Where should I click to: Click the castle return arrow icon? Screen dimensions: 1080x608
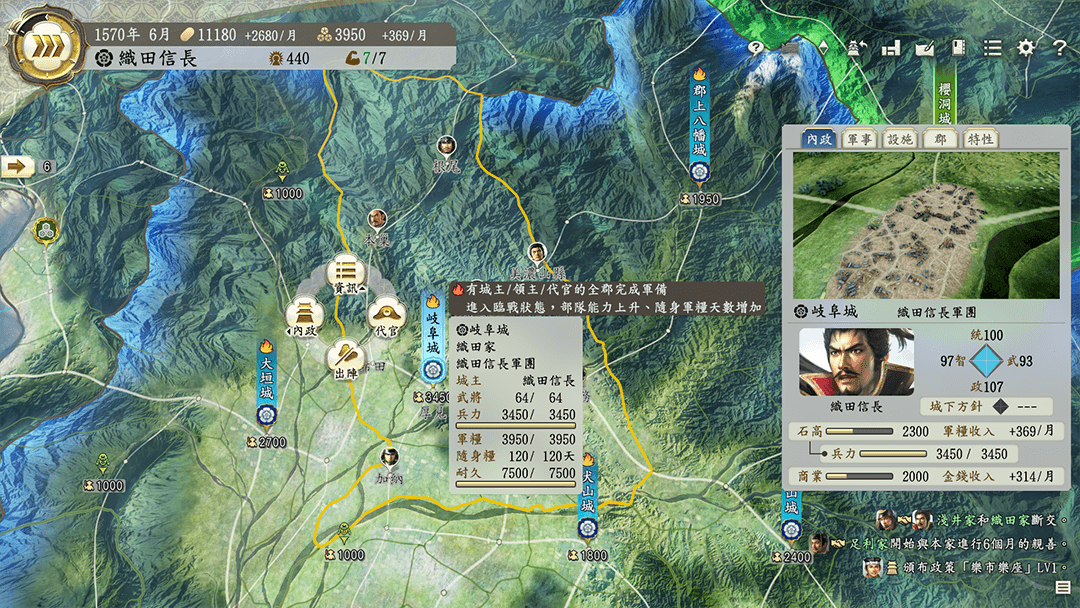[x=859, y=47]
